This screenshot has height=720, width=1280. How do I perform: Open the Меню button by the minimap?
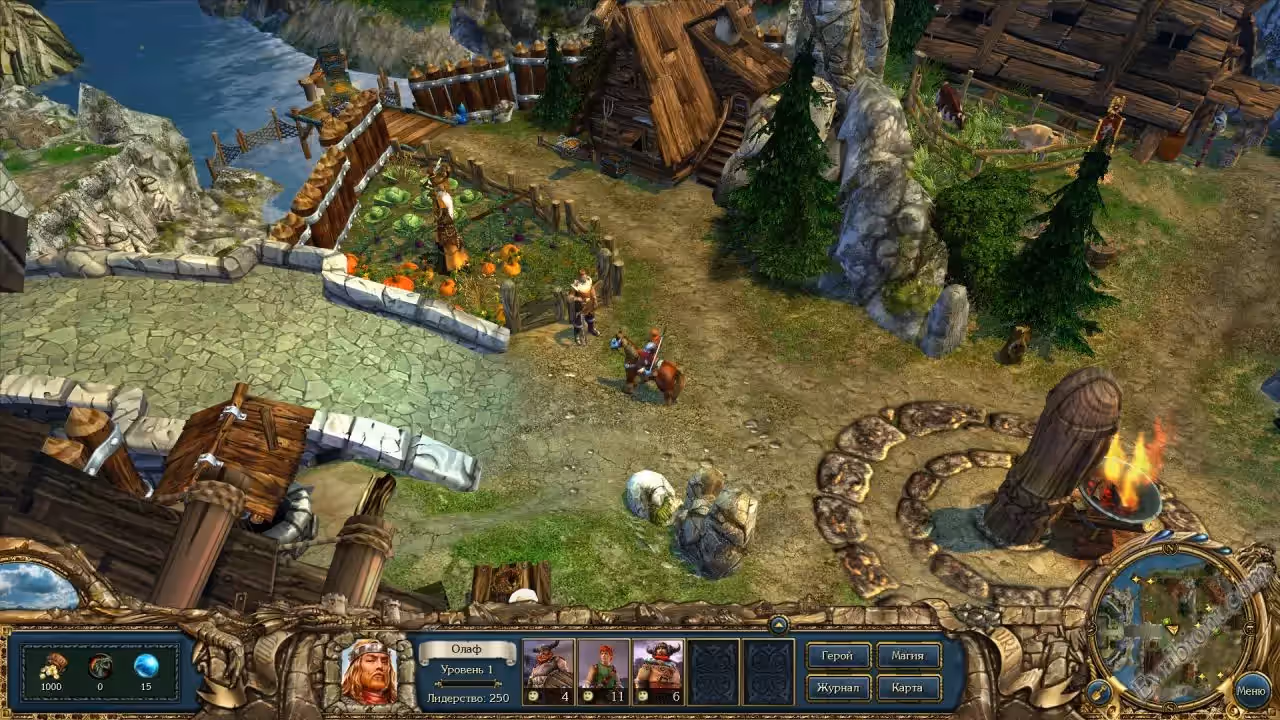coord(1251,690)
